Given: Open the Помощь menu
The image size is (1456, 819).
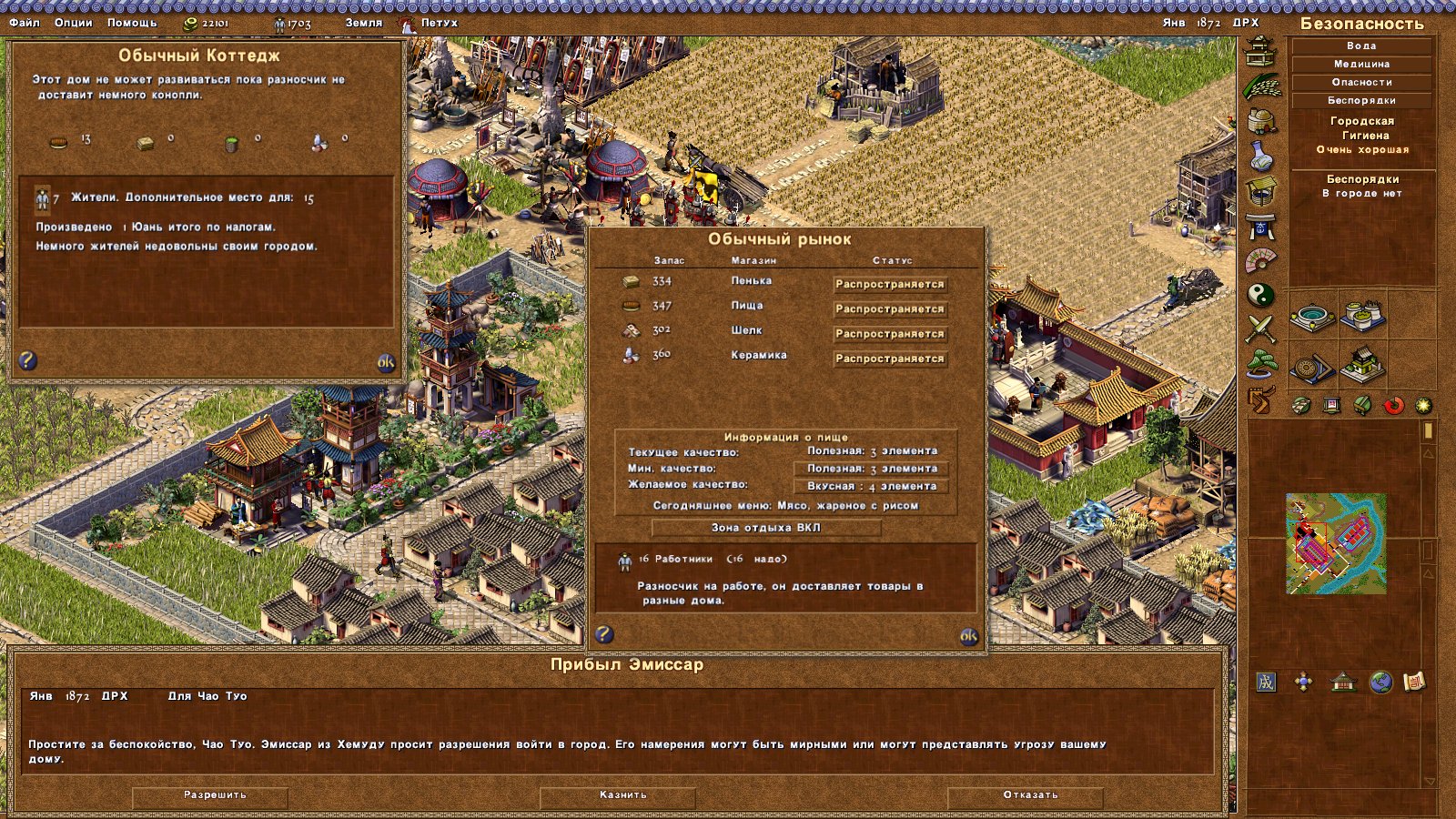Looking at the screenshot, I should pyautogui.click(x=132, y=23).
